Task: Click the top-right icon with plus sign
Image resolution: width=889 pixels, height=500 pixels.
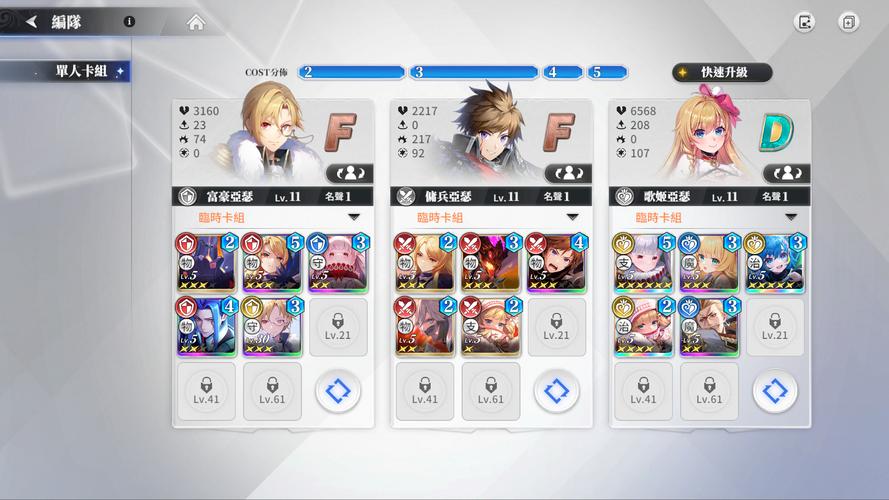Action: coord(848,22)
